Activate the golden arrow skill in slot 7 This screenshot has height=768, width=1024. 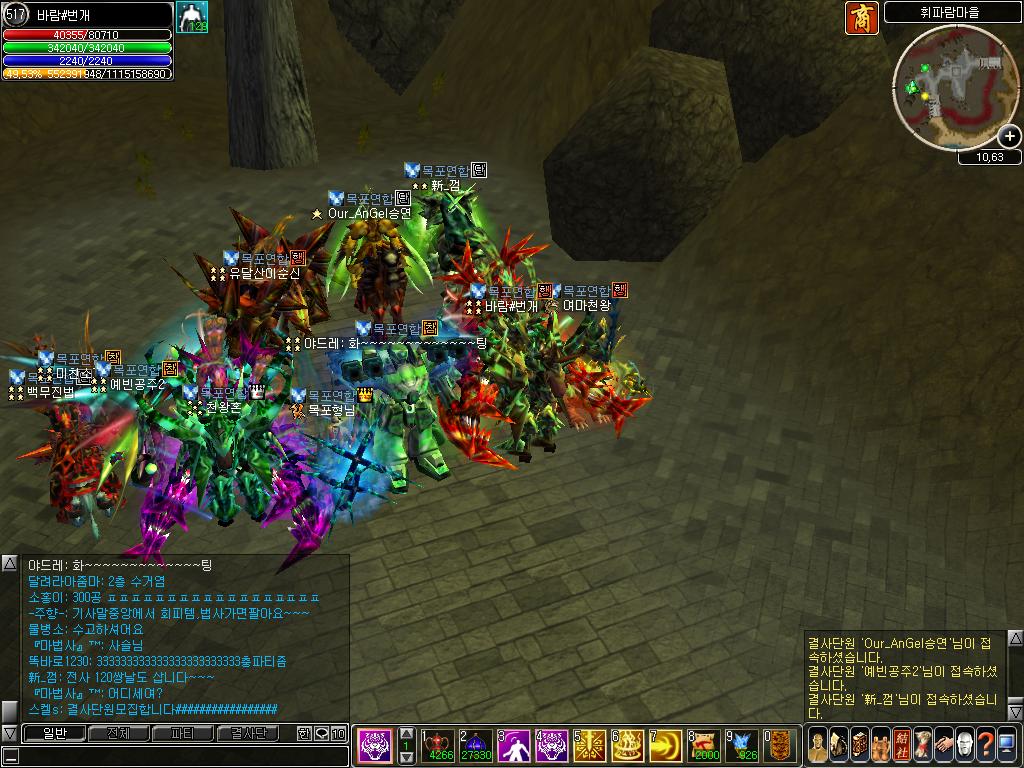tap(667, 746)
